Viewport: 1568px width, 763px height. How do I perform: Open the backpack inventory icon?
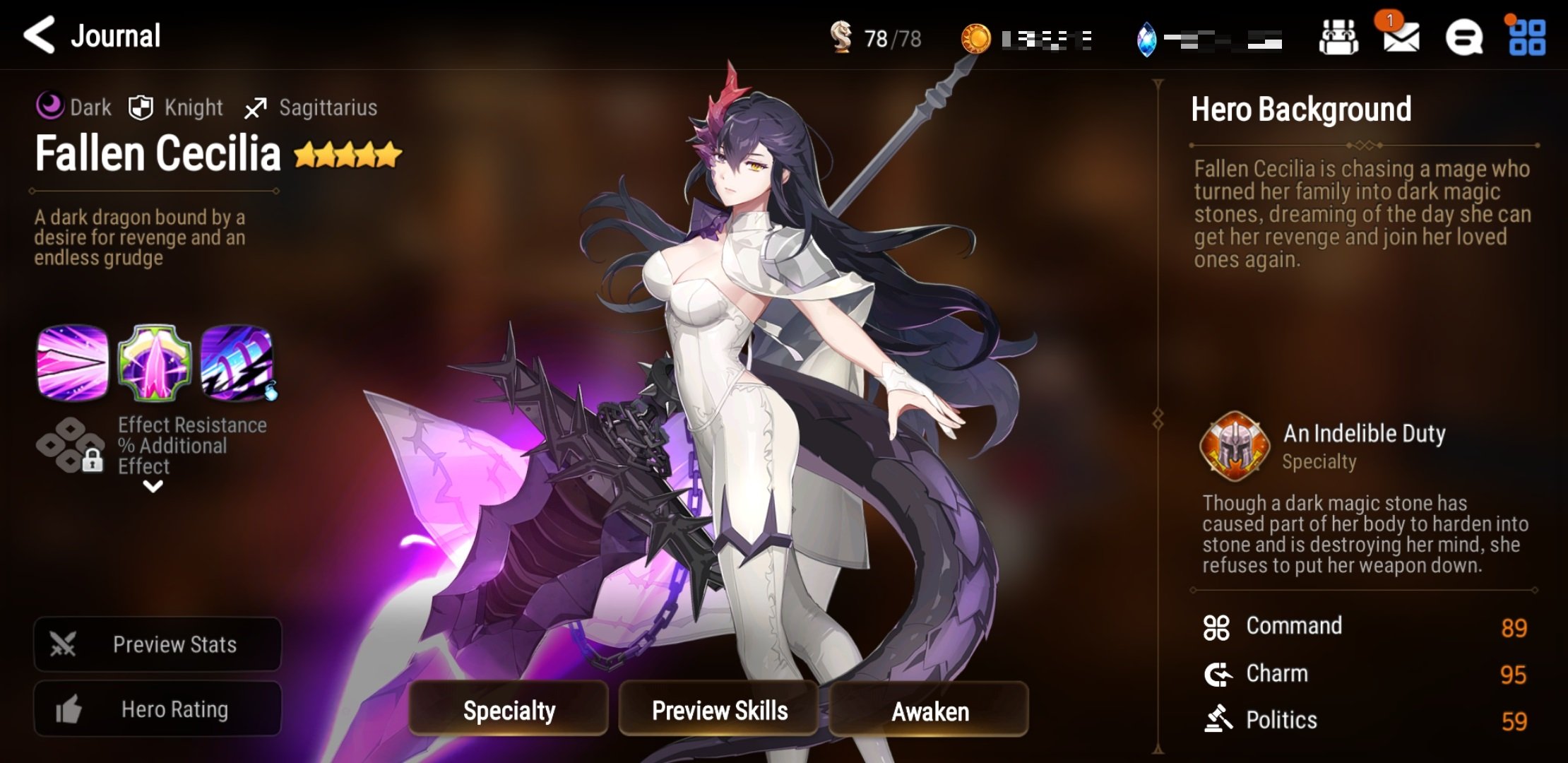click(x=1338, y=37)
